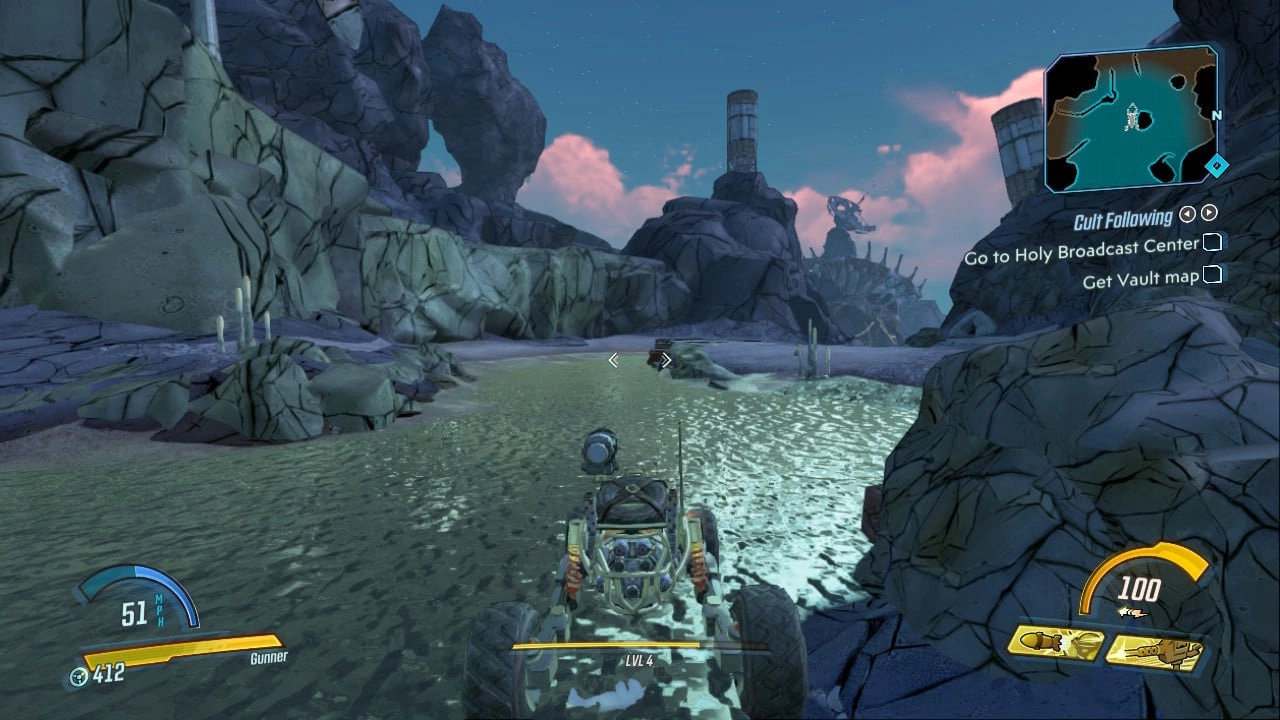Click the right waypoint chevron in screen center
The image size is (1280, 720).
click(665, 359)
